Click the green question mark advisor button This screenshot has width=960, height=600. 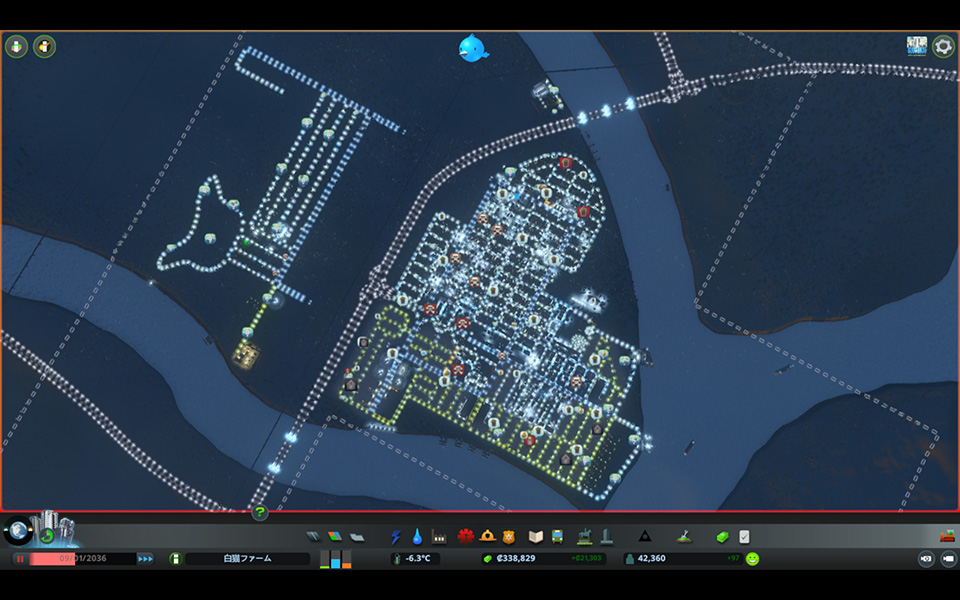point(260,513)
